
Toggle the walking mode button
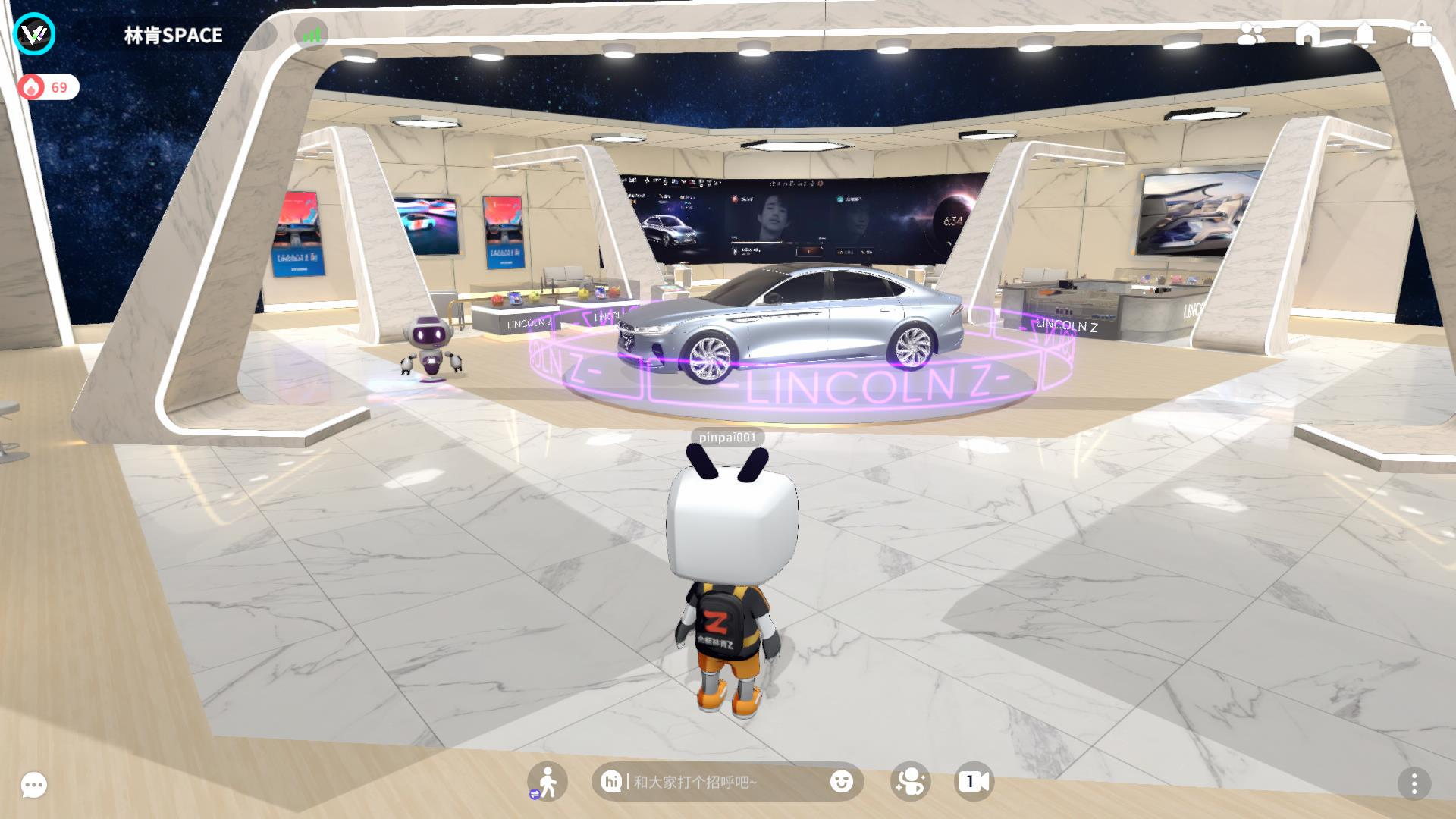coord(547,782)
